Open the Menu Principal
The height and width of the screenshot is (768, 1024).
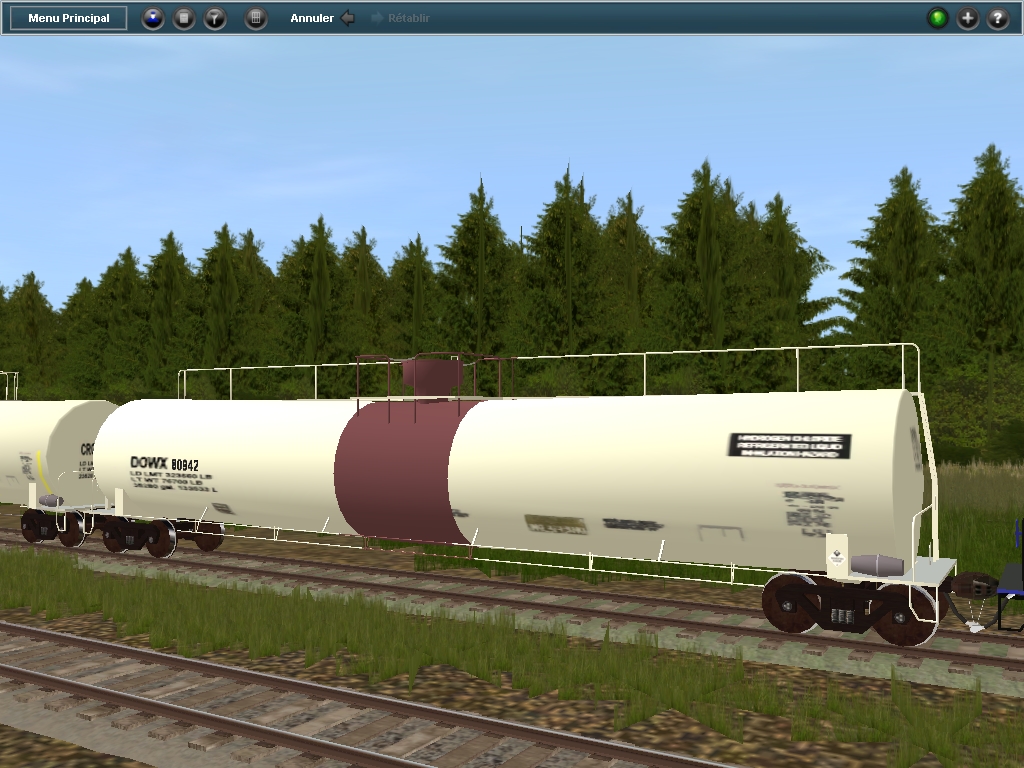coord(69,18)
